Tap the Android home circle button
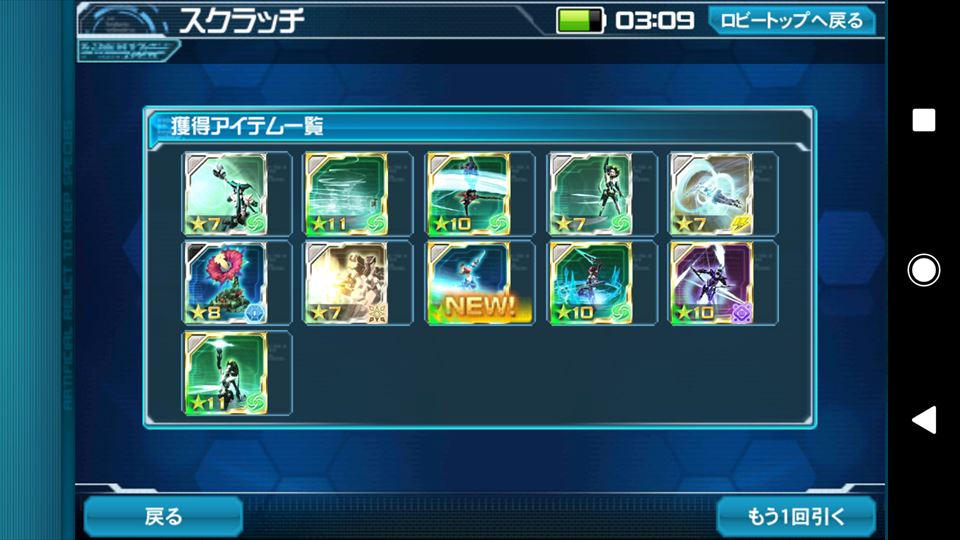 tap(923, 270)
